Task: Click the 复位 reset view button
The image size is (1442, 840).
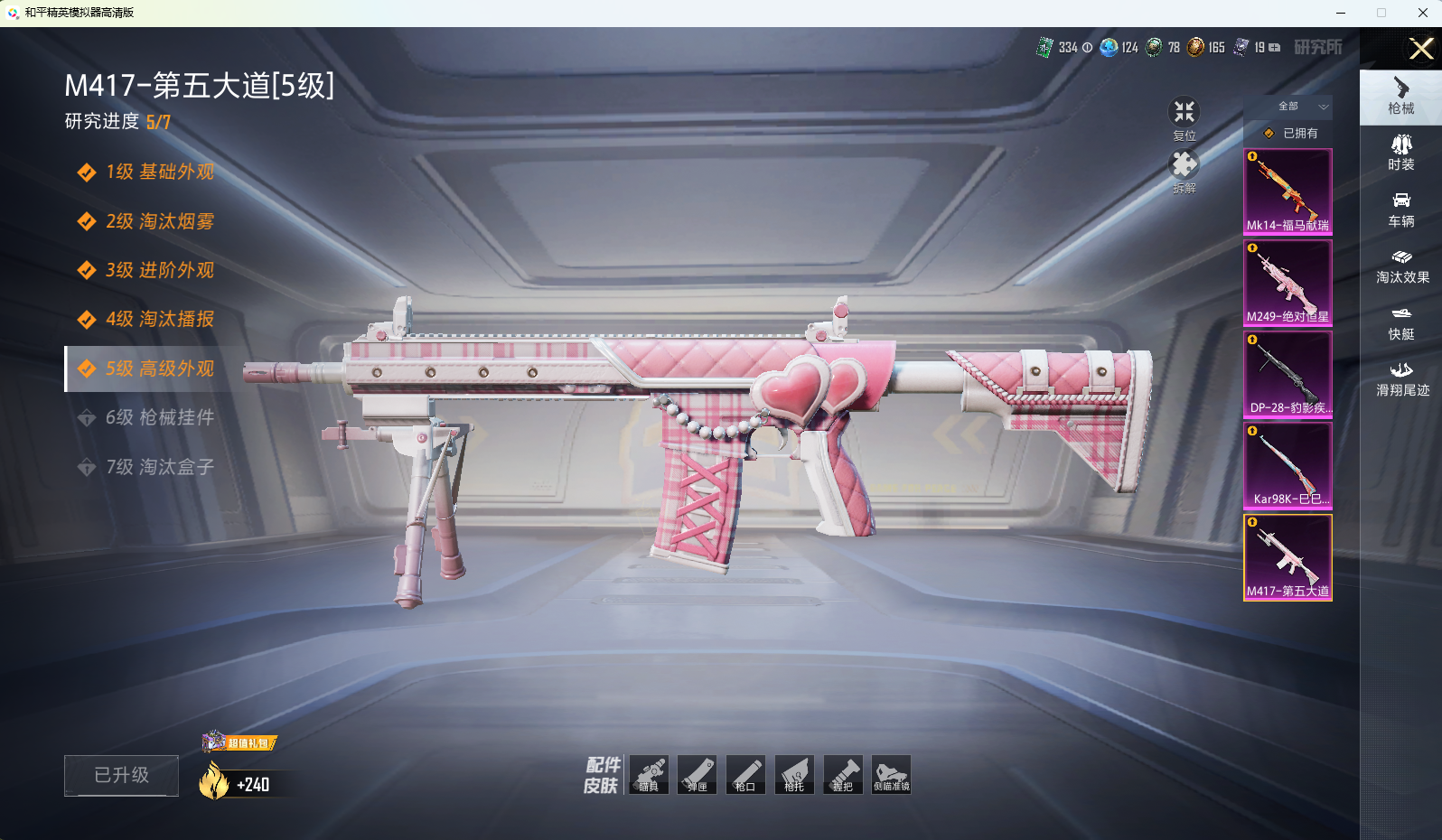Action: pos(1184,118)
